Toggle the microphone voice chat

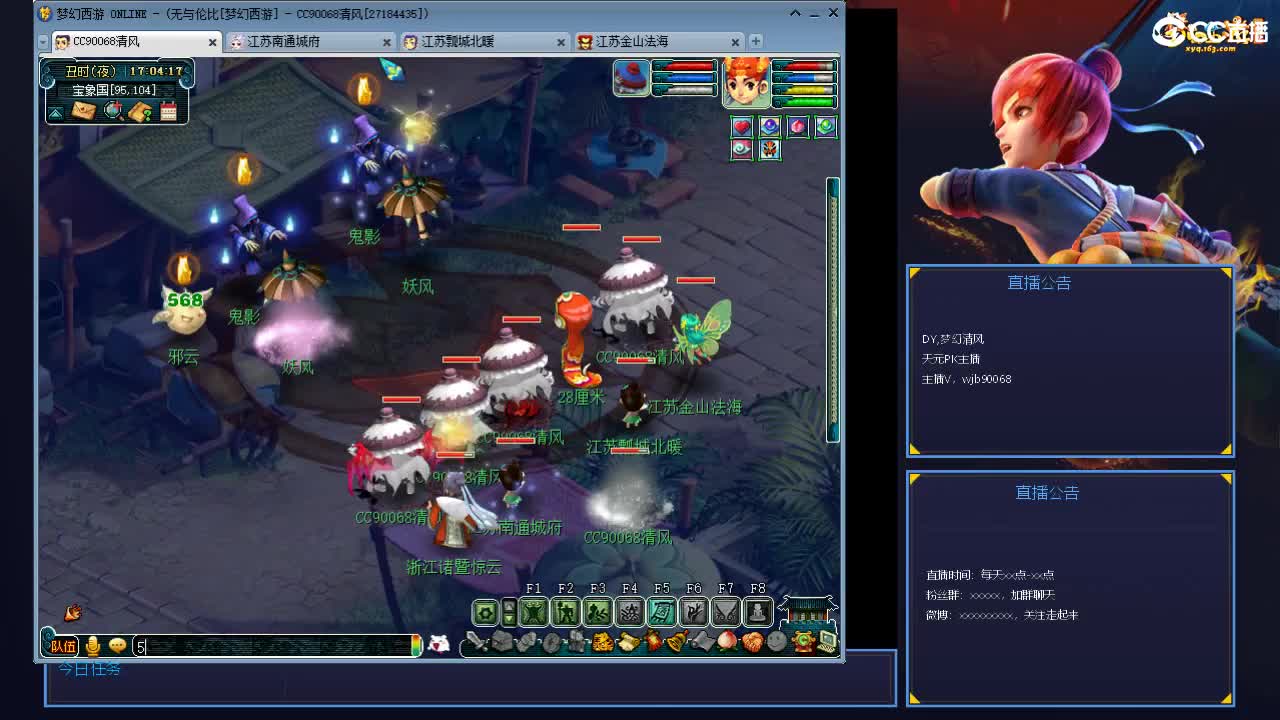92,644
